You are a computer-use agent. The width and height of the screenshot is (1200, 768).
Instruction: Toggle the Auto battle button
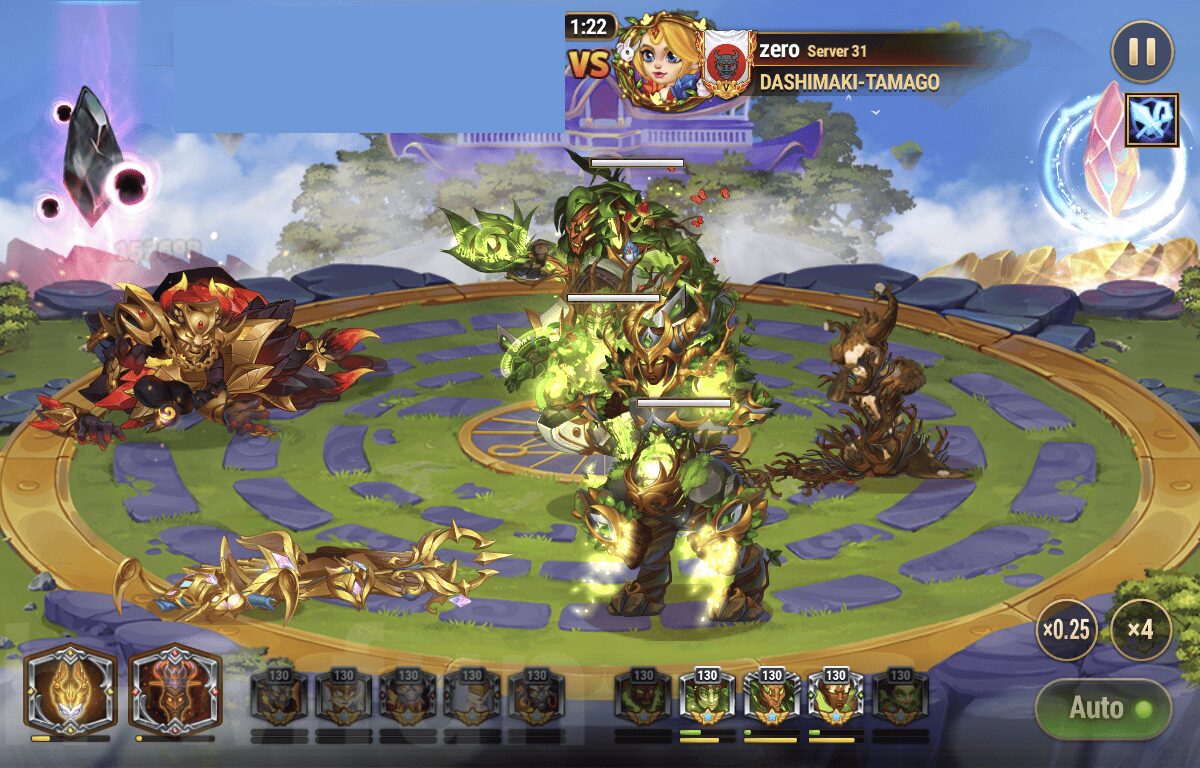1102,709
